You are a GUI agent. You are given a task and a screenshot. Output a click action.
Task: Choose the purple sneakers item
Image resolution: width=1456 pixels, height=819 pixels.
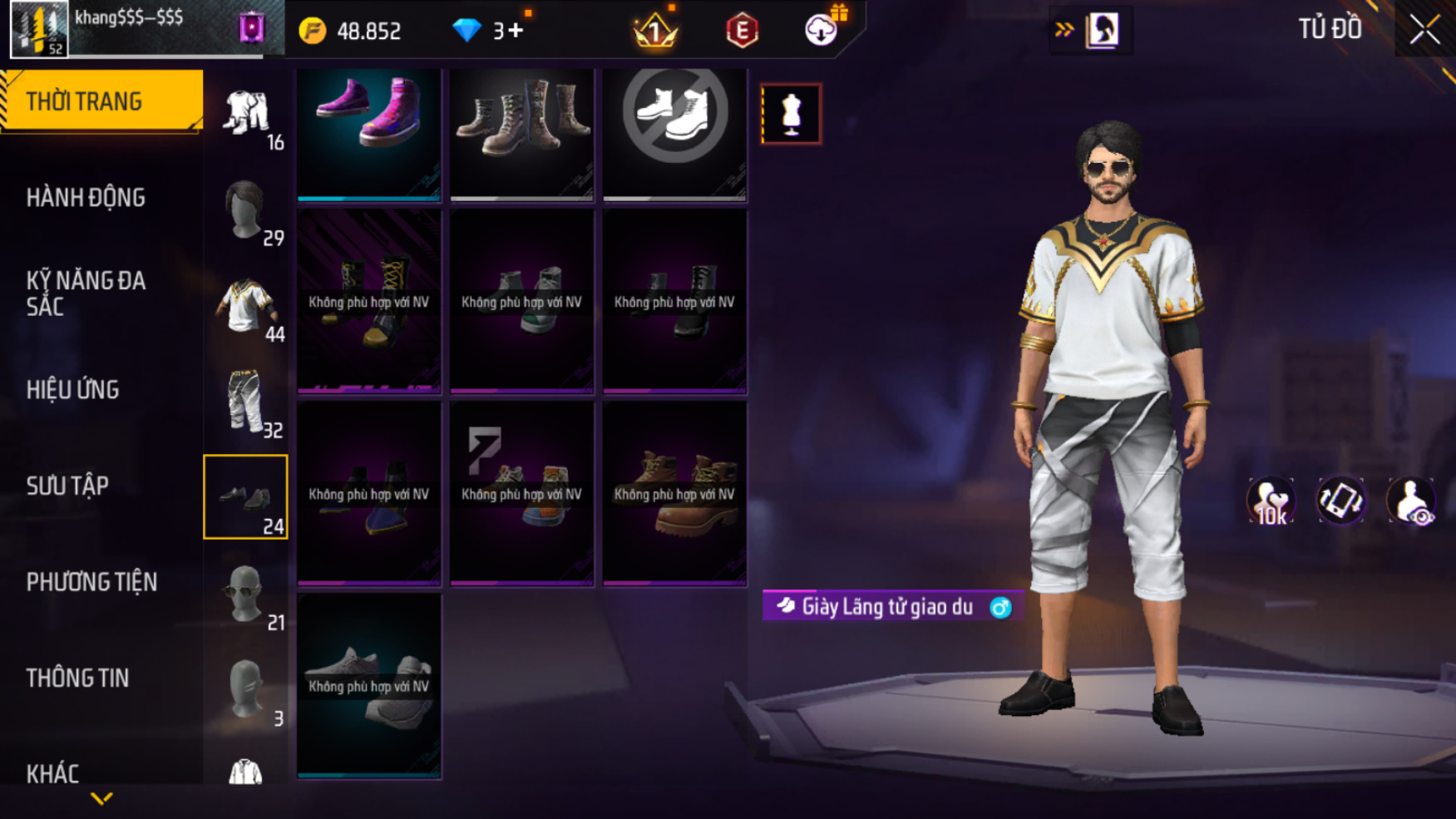point(369,133)
